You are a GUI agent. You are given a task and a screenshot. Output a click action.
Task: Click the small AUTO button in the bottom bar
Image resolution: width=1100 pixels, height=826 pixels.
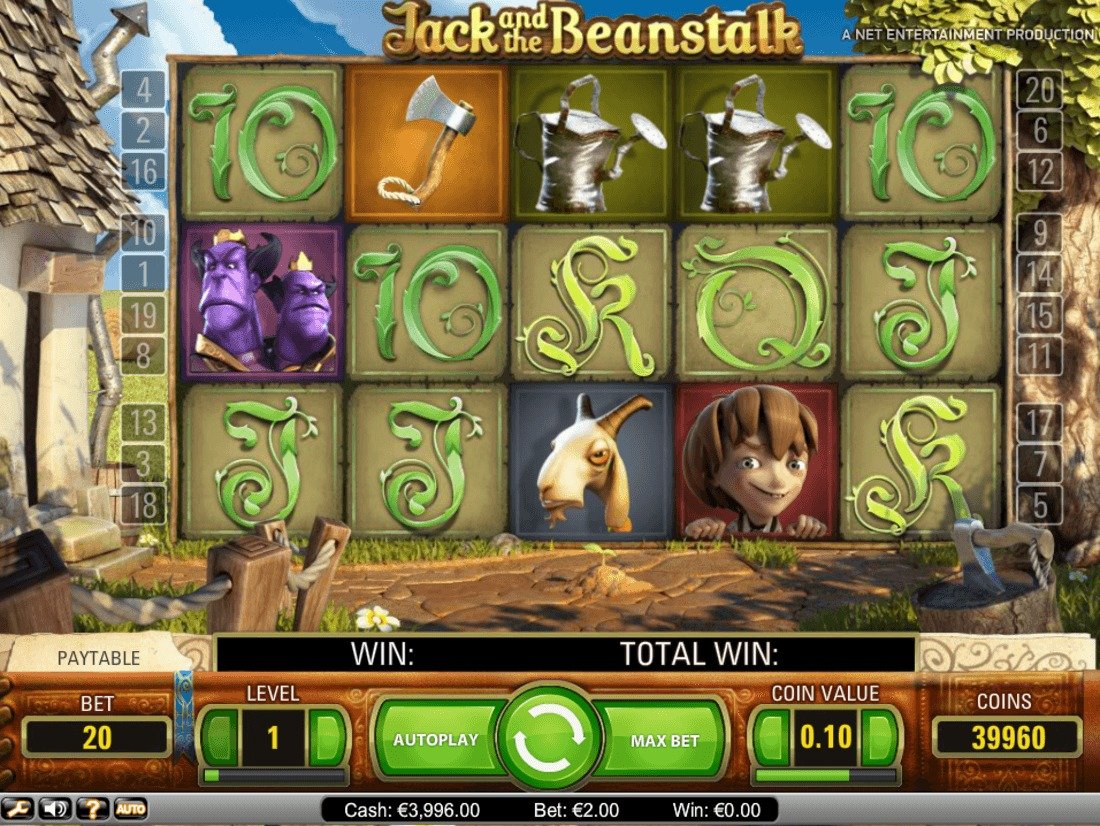tap(128, 808)
